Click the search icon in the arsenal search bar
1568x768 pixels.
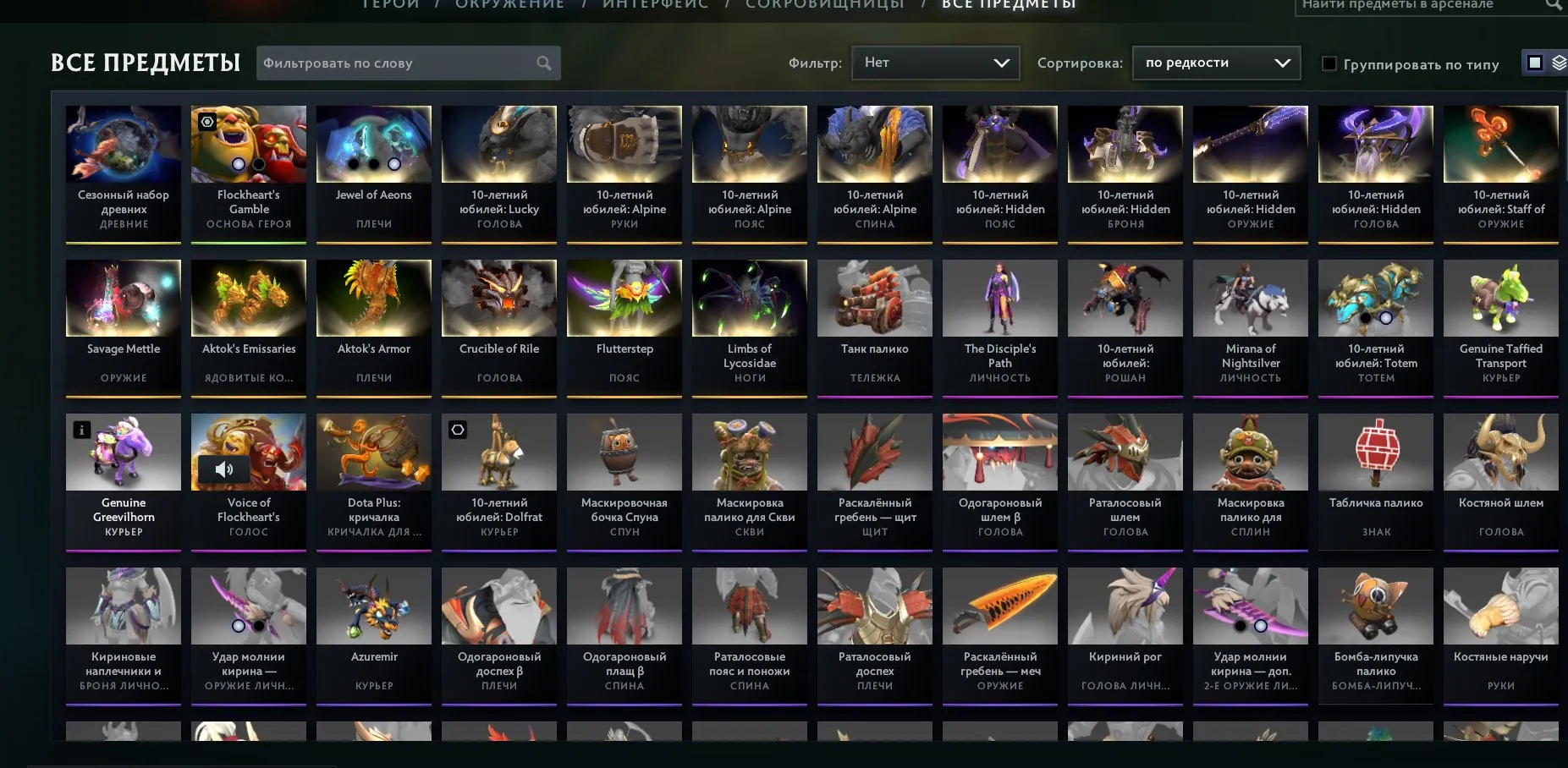(x=1554, y=5)
